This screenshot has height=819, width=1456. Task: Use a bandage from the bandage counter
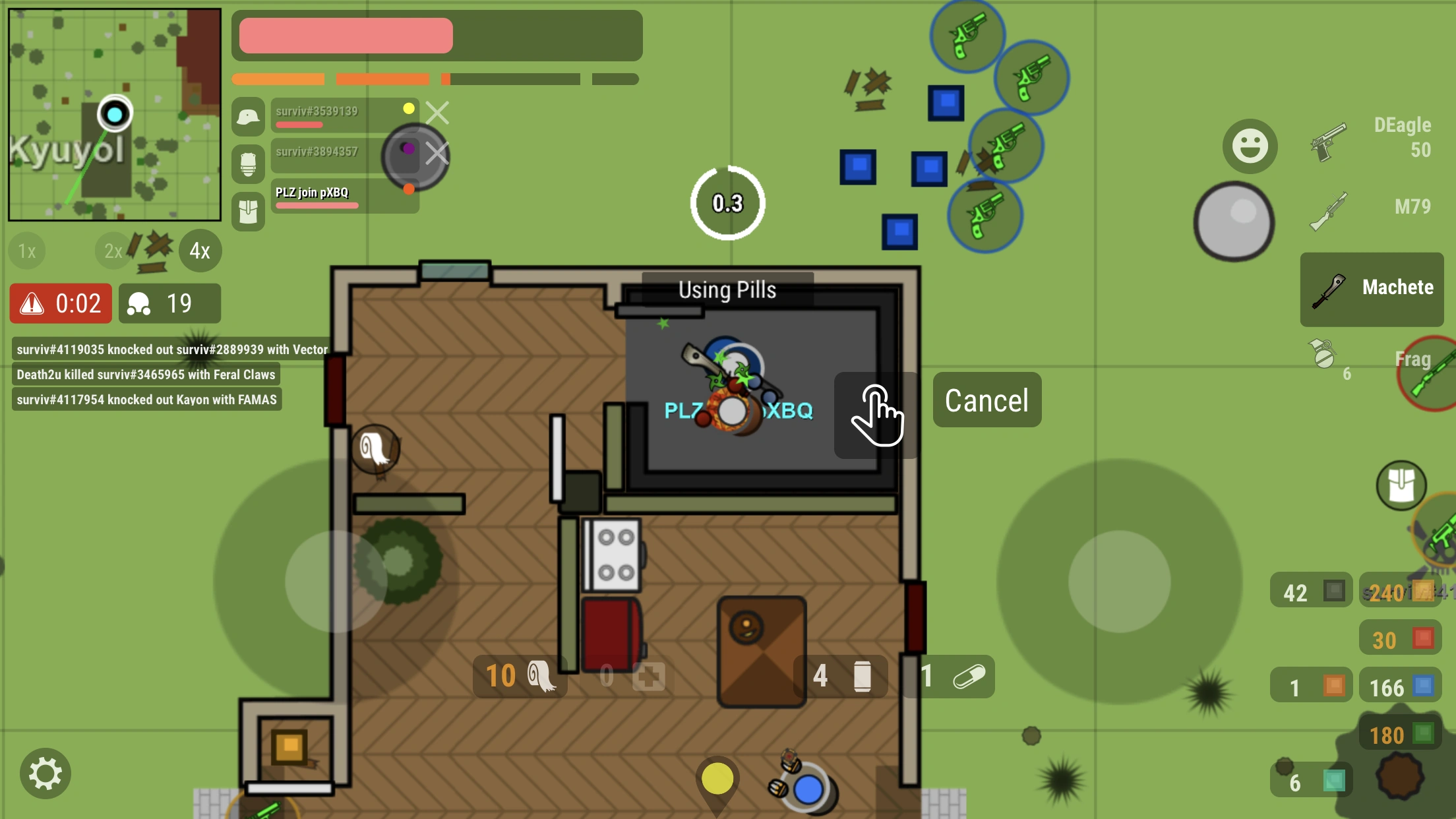520,676
